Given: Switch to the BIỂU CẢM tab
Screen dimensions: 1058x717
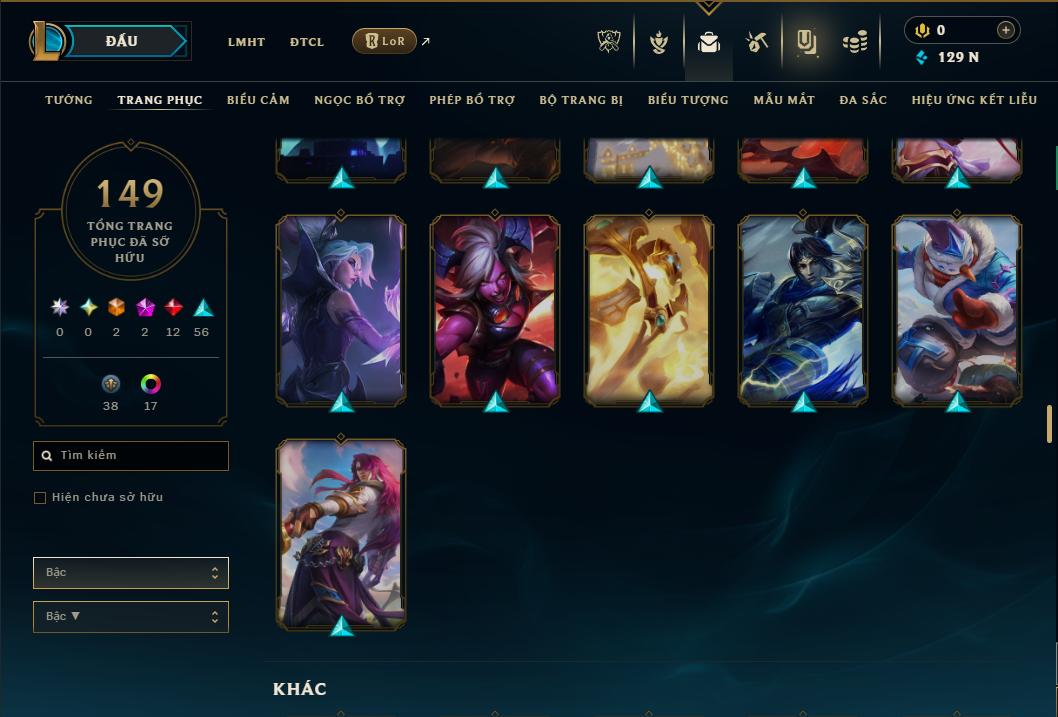Looking at the screenshot, I should pyautogui.click(x=258, y=100).
